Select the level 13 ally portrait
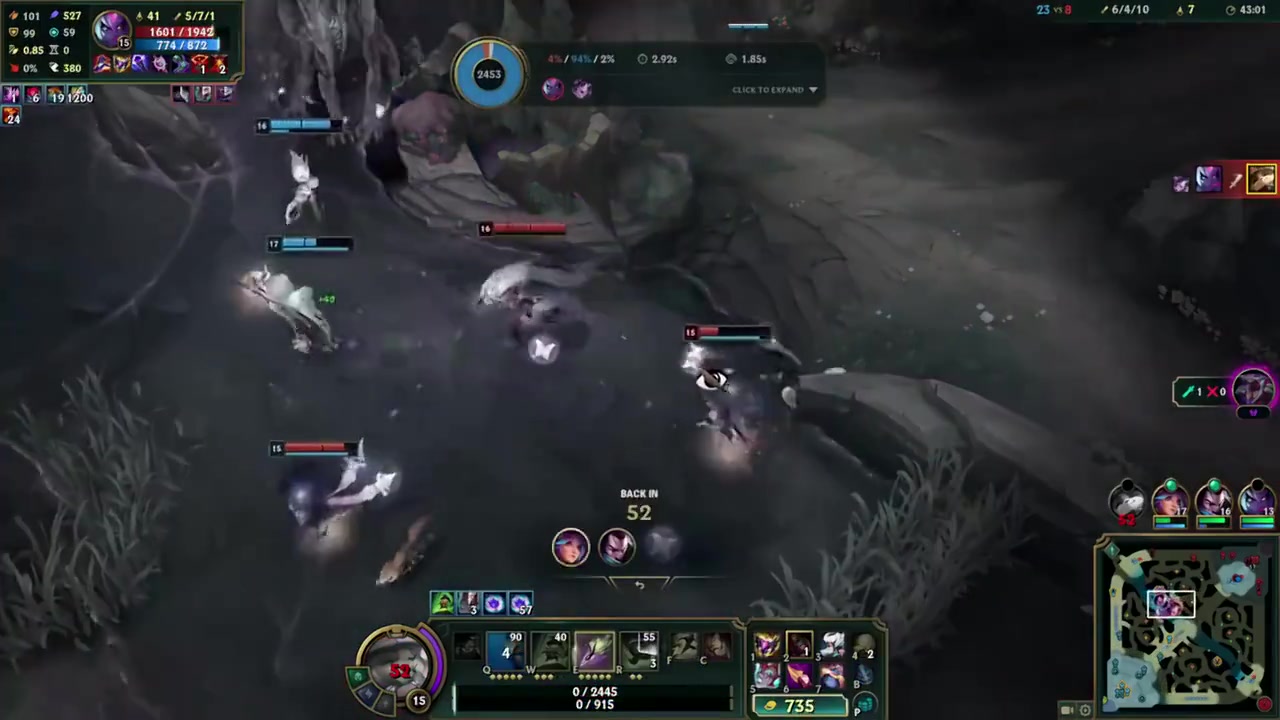This screenshot has width=1280, height=720. tap(1256, 500)
